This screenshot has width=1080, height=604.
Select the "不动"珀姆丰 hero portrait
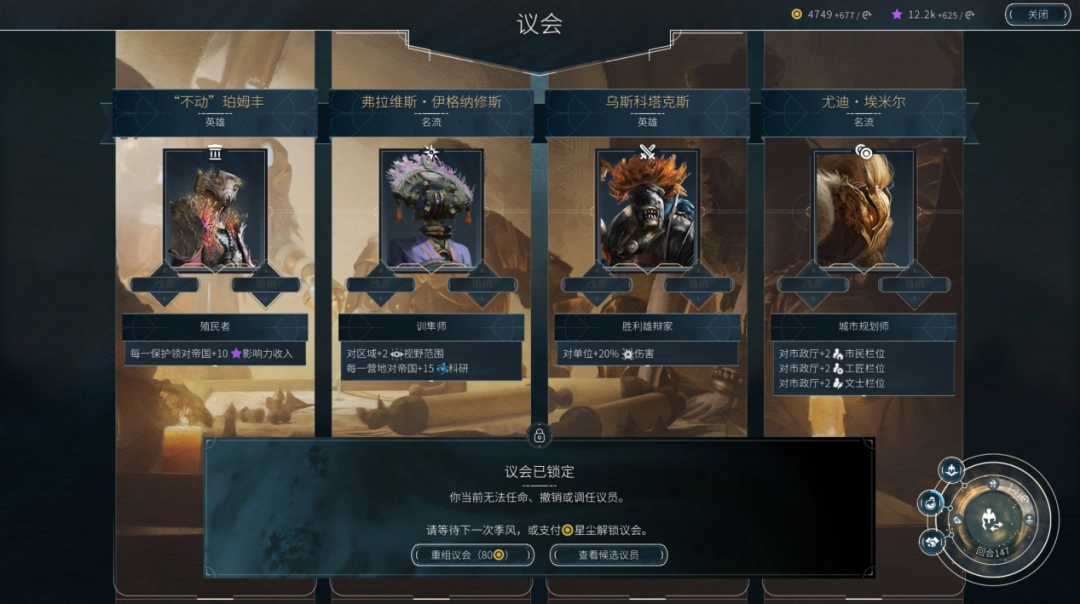[x=215, y=209]
